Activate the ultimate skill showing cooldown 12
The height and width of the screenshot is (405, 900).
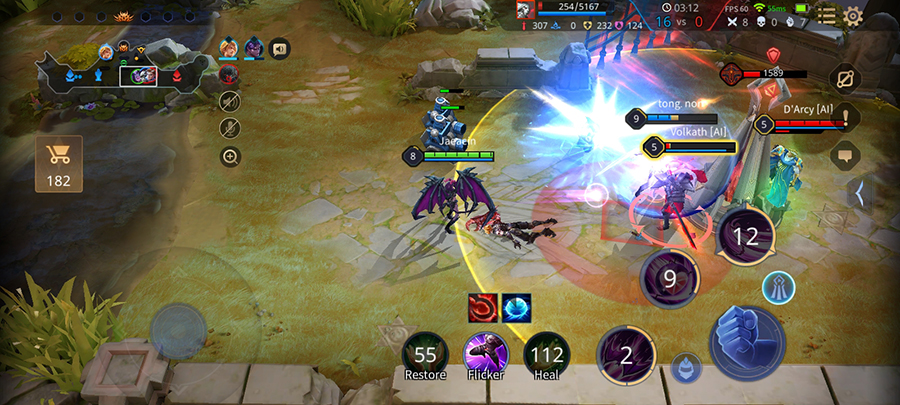point(745,237)
